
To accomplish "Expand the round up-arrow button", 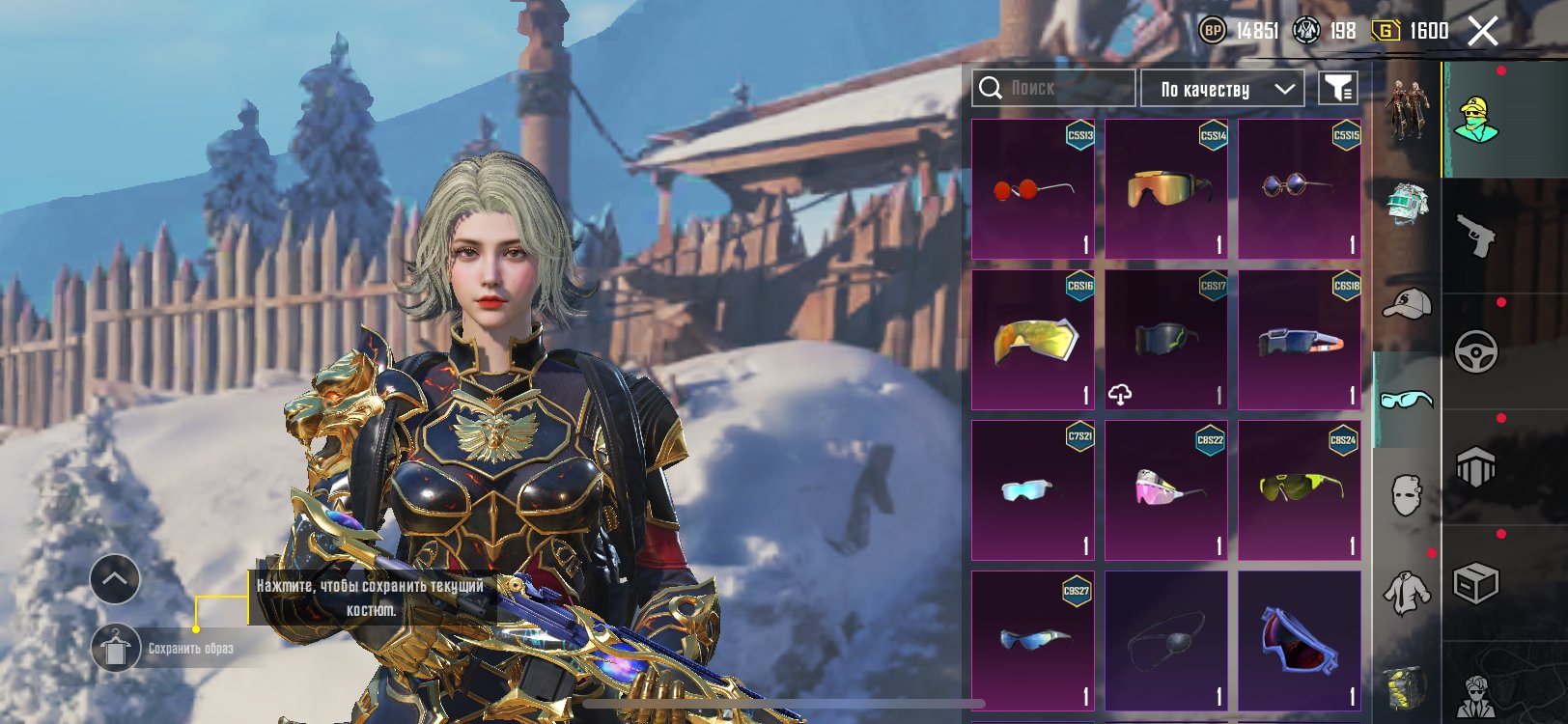I will [115, 579].
